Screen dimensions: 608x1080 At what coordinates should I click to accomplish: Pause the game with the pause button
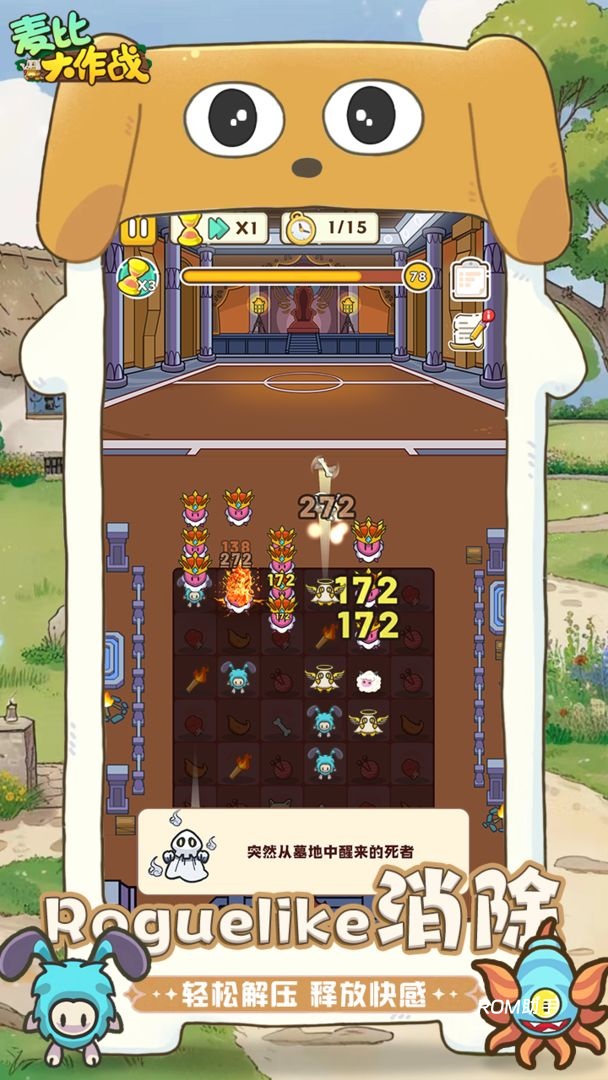pos(138,230)
